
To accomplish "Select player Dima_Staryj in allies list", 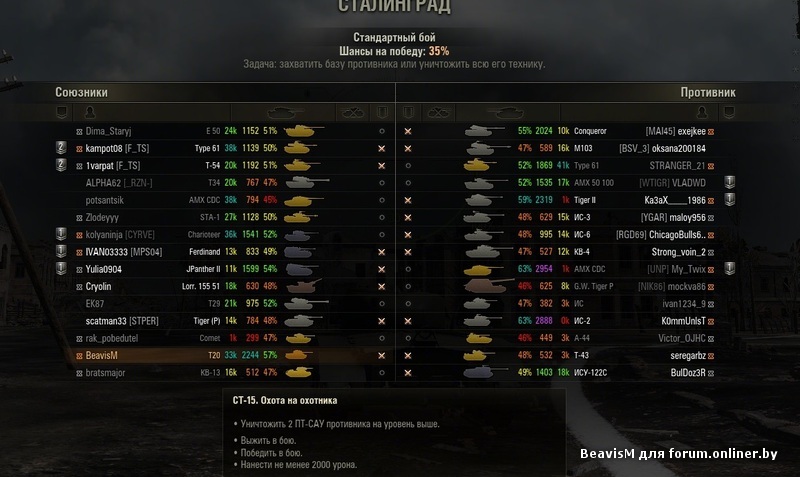I will (x=109, y=131).
